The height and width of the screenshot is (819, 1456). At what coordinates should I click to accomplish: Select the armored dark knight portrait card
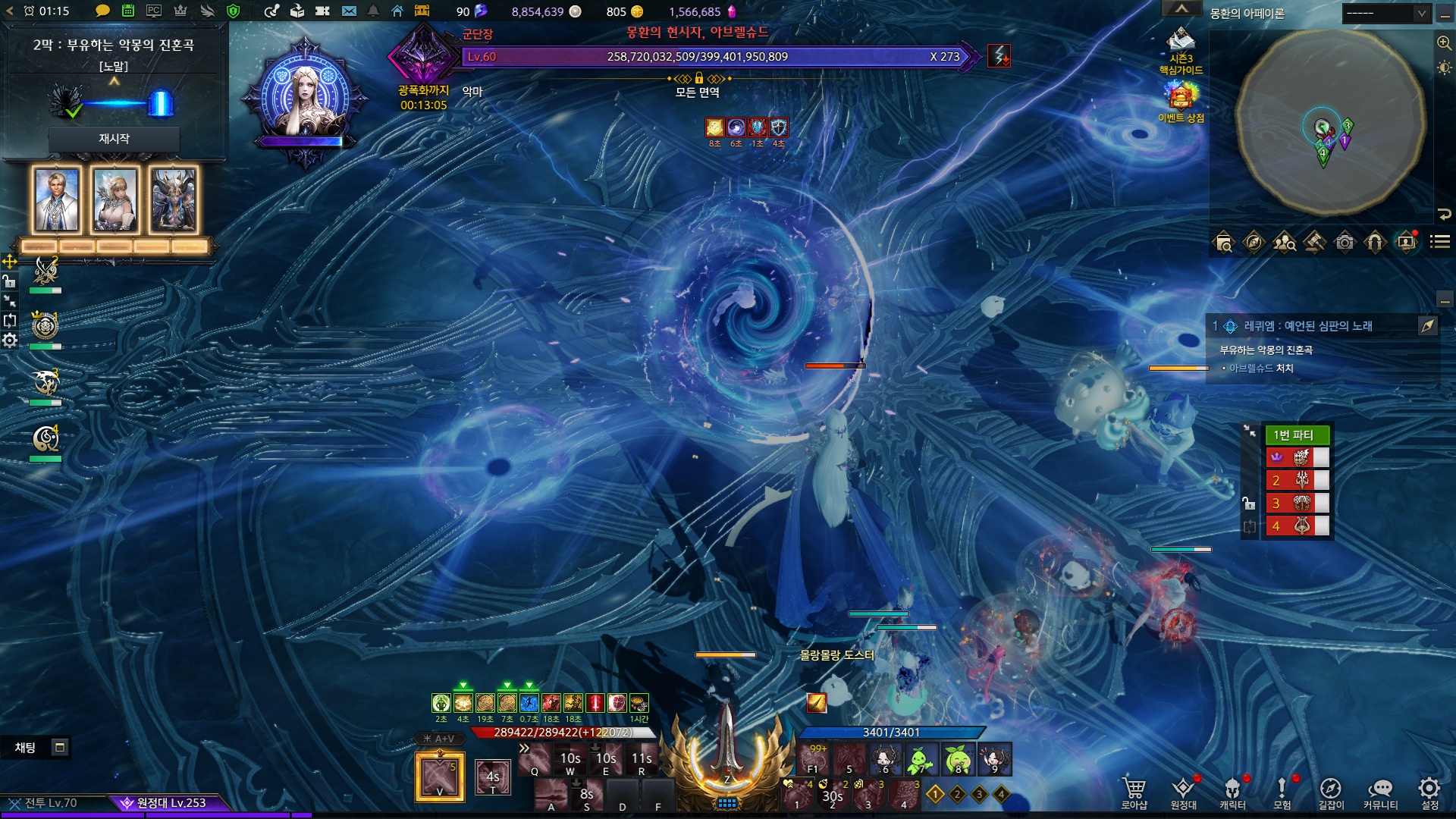coord(174,200)
